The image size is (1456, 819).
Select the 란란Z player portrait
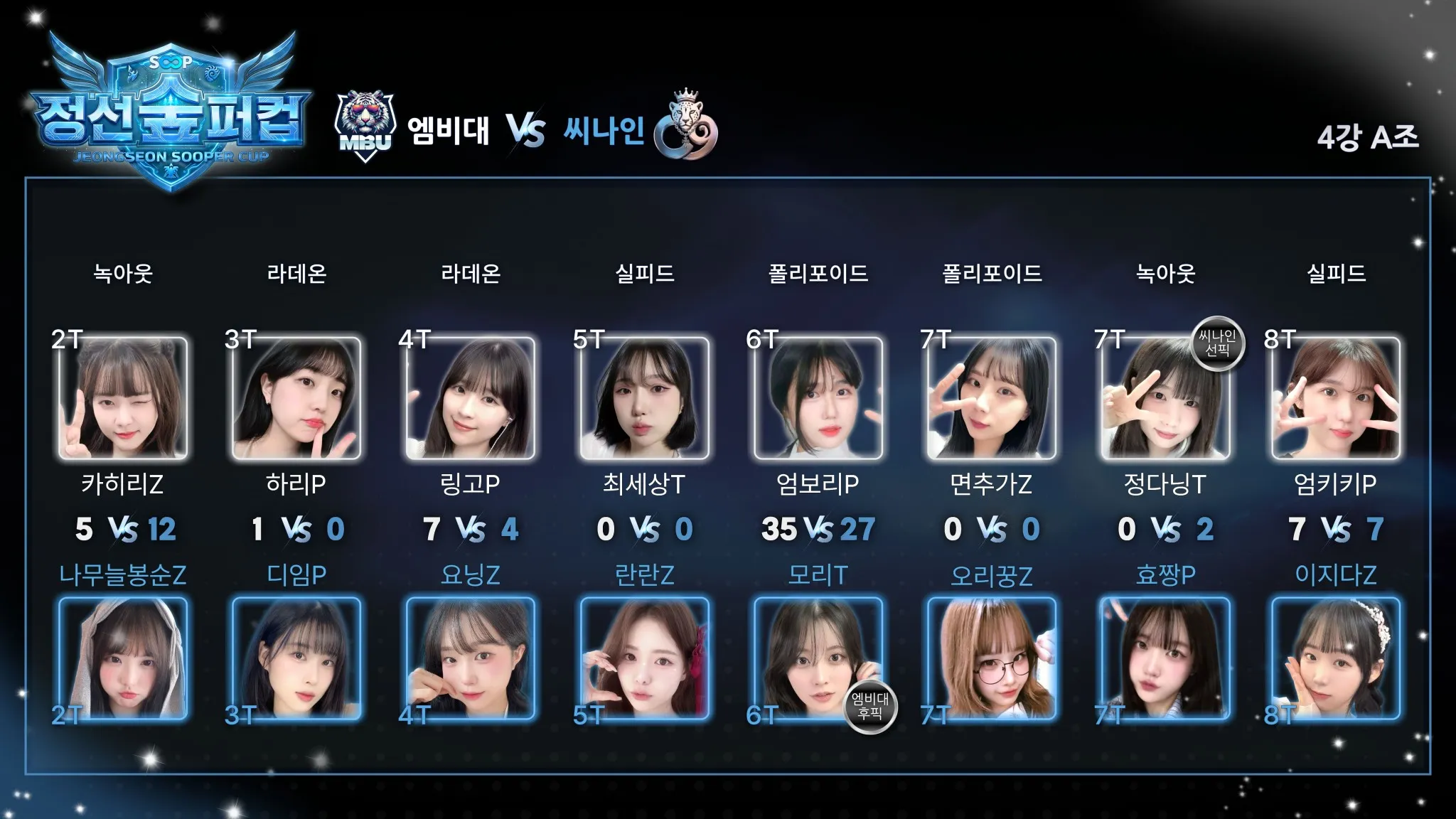pos(644,658)
